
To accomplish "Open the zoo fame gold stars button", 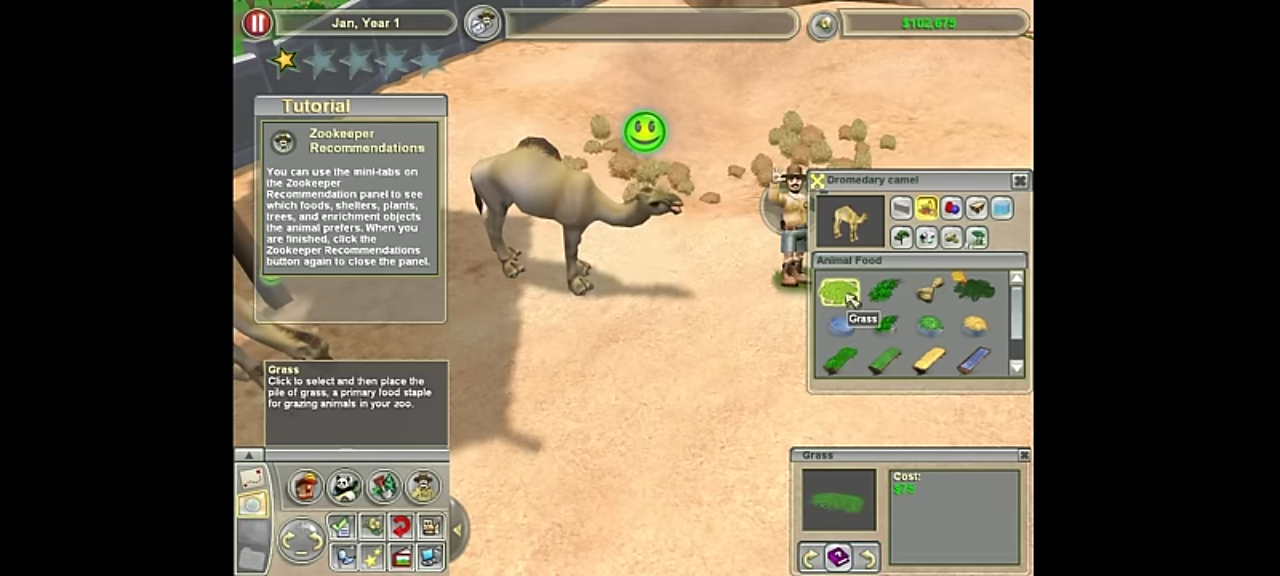I will (371, 557).
